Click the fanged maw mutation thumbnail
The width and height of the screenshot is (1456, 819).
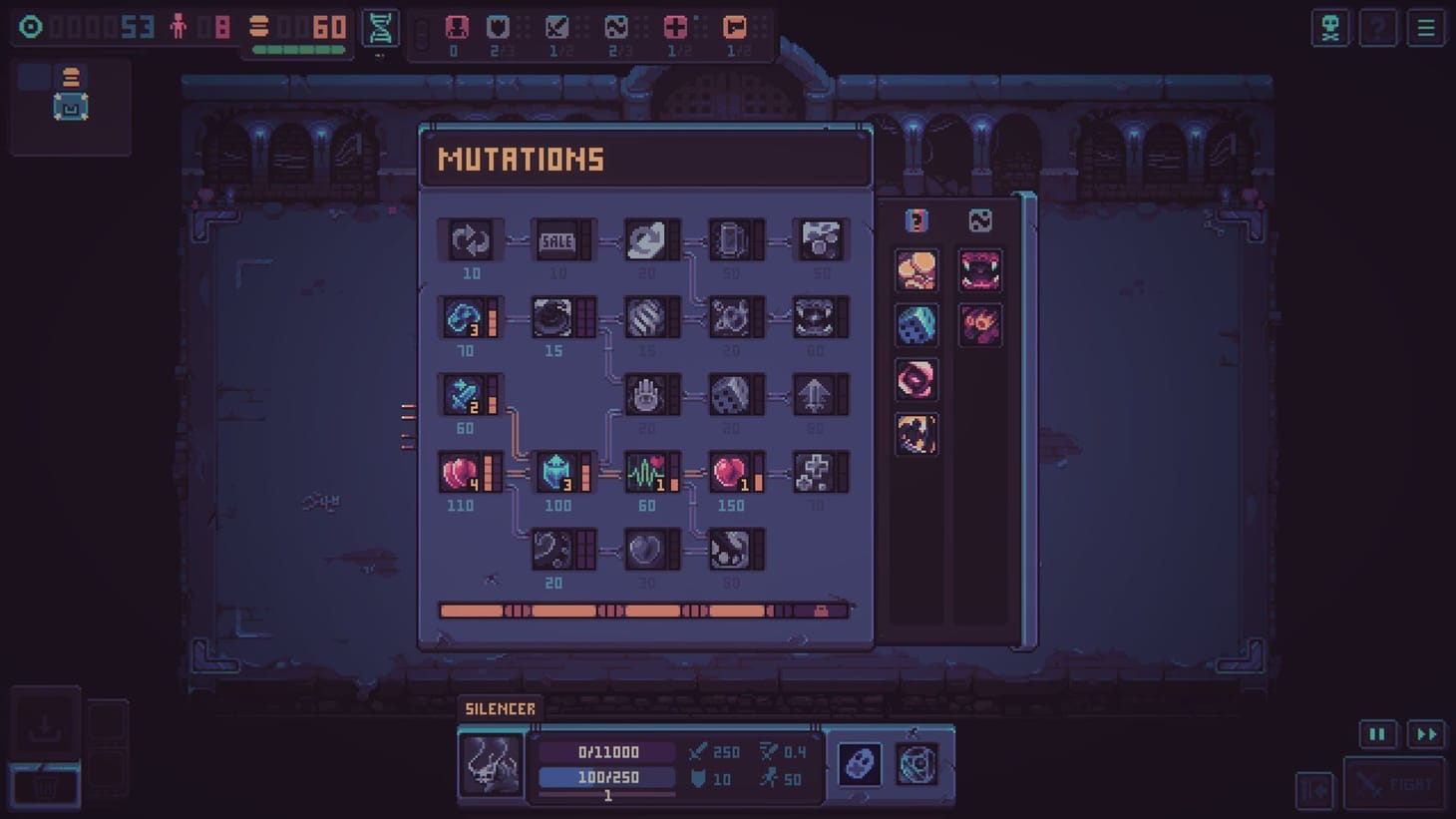(x=980, y=271)
